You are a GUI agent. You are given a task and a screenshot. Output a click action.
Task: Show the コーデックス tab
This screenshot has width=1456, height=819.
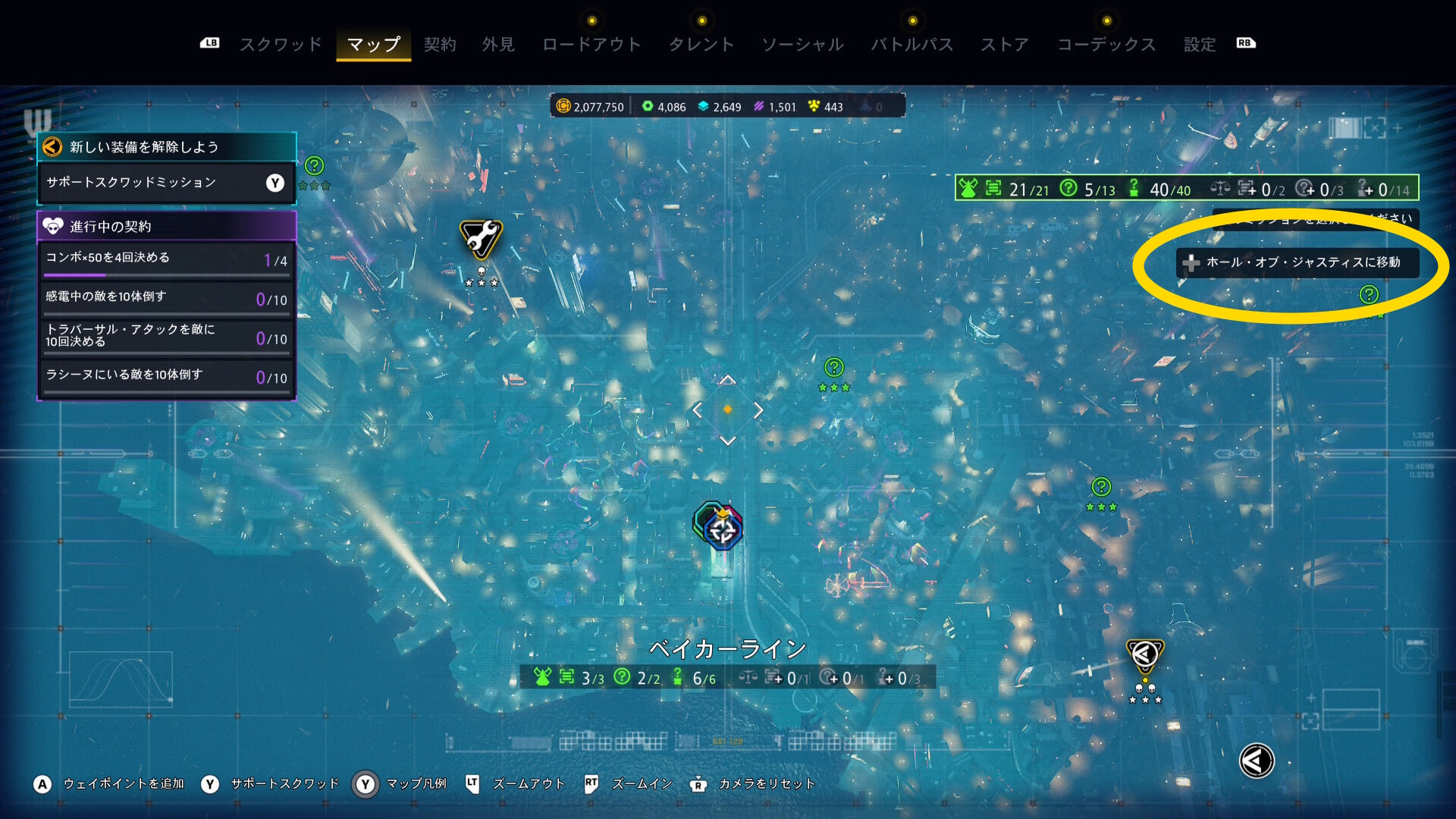1106,45
